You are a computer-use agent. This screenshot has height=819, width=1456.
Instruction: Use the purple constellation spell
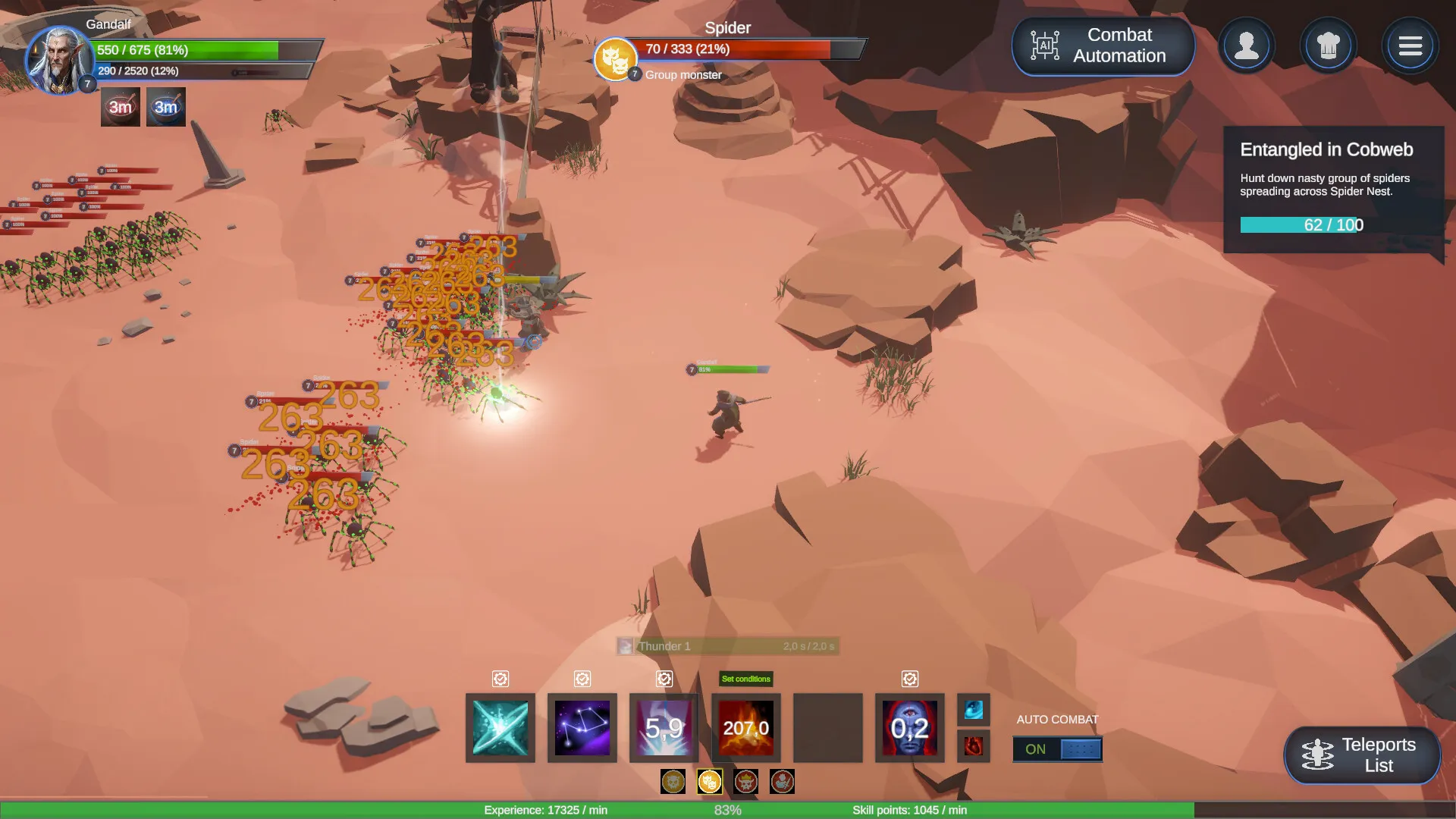[x=582, y=728]
